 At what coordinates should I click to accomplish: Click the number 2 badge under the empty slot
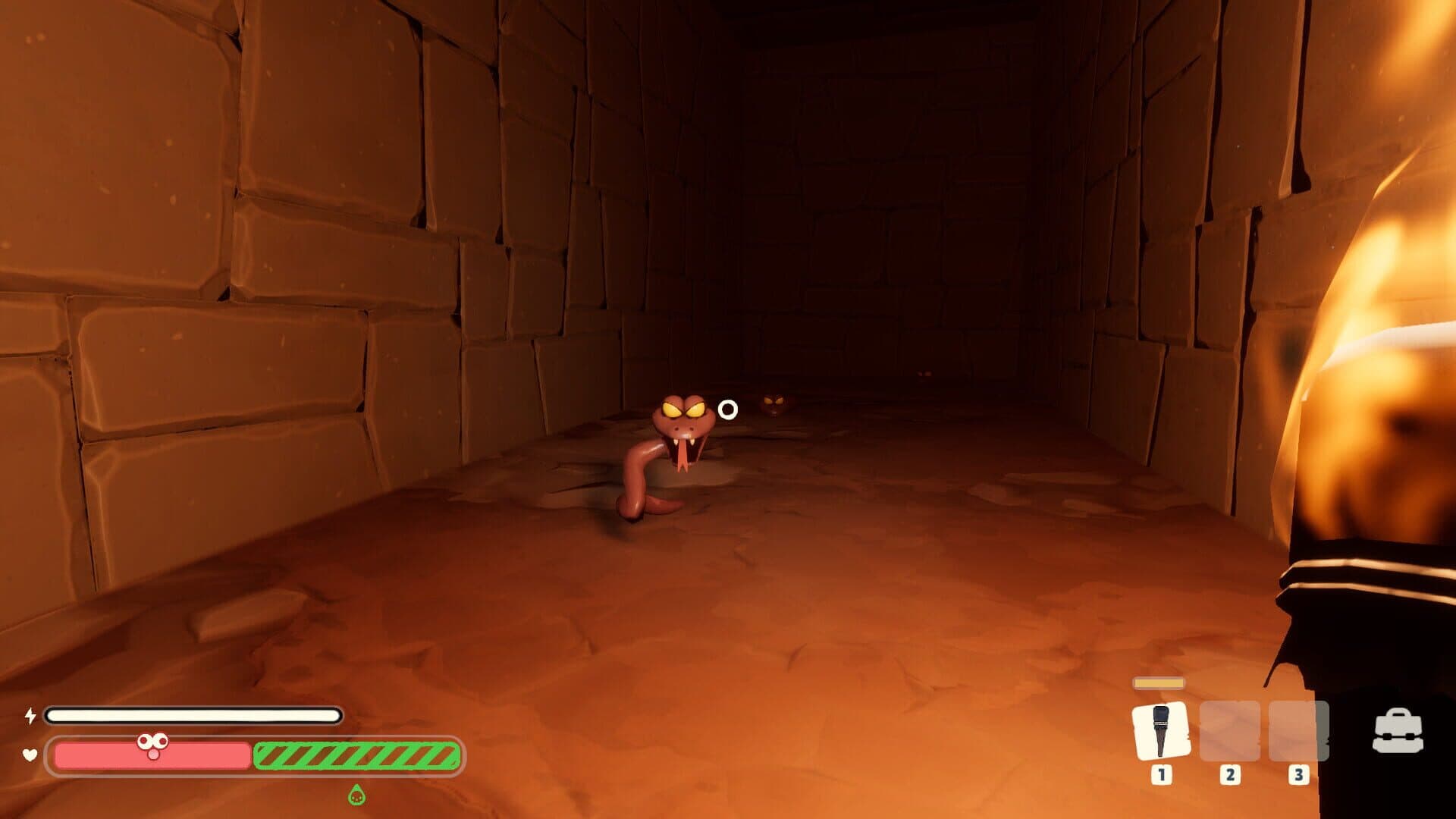pos(1231,775)
